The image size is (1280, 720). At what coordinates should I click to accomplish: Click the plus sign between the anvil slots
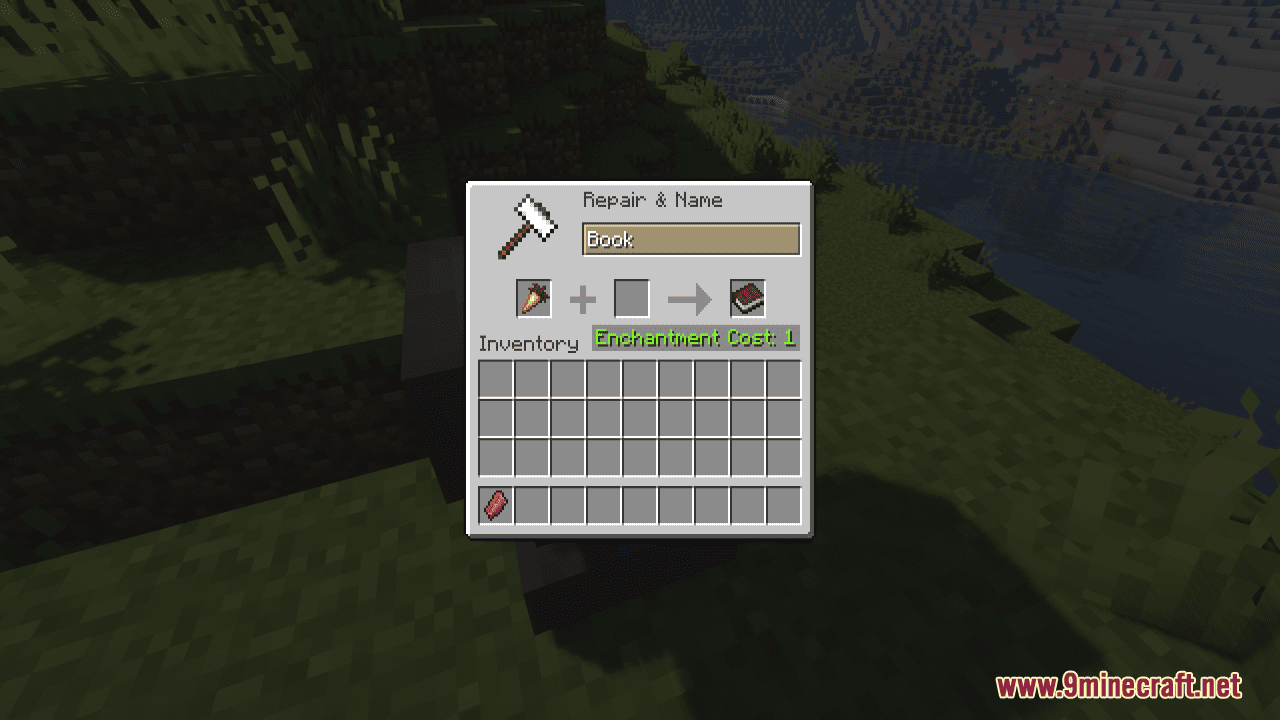582,298
